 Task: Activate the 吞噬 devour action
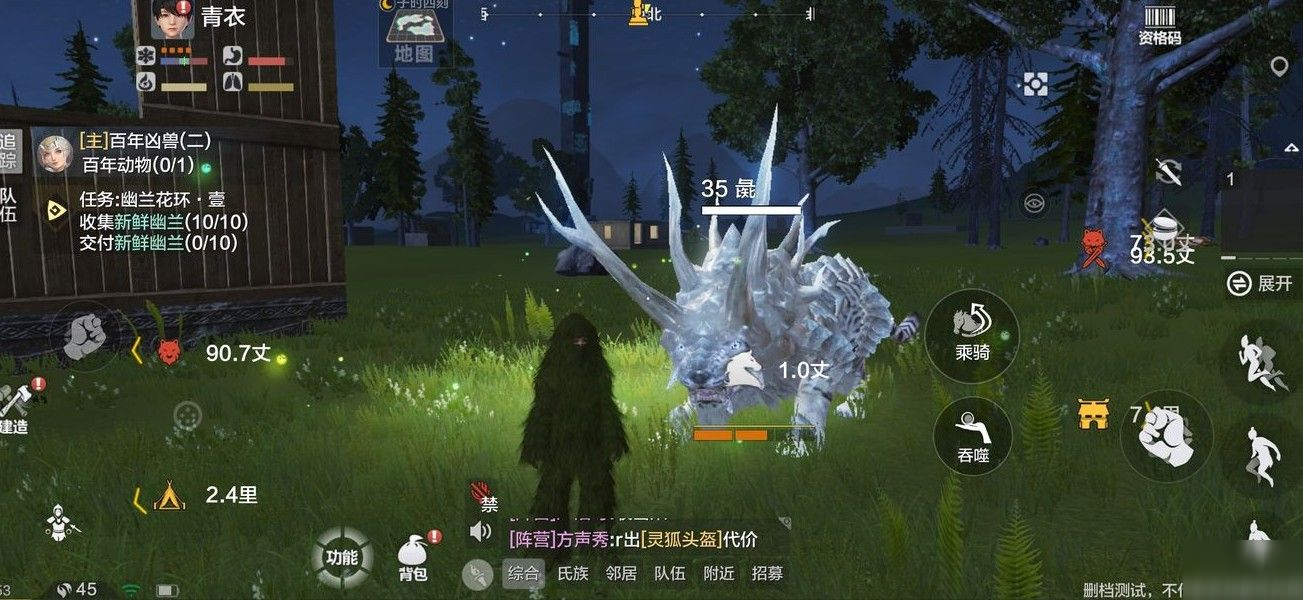click(x=972, y=437)
